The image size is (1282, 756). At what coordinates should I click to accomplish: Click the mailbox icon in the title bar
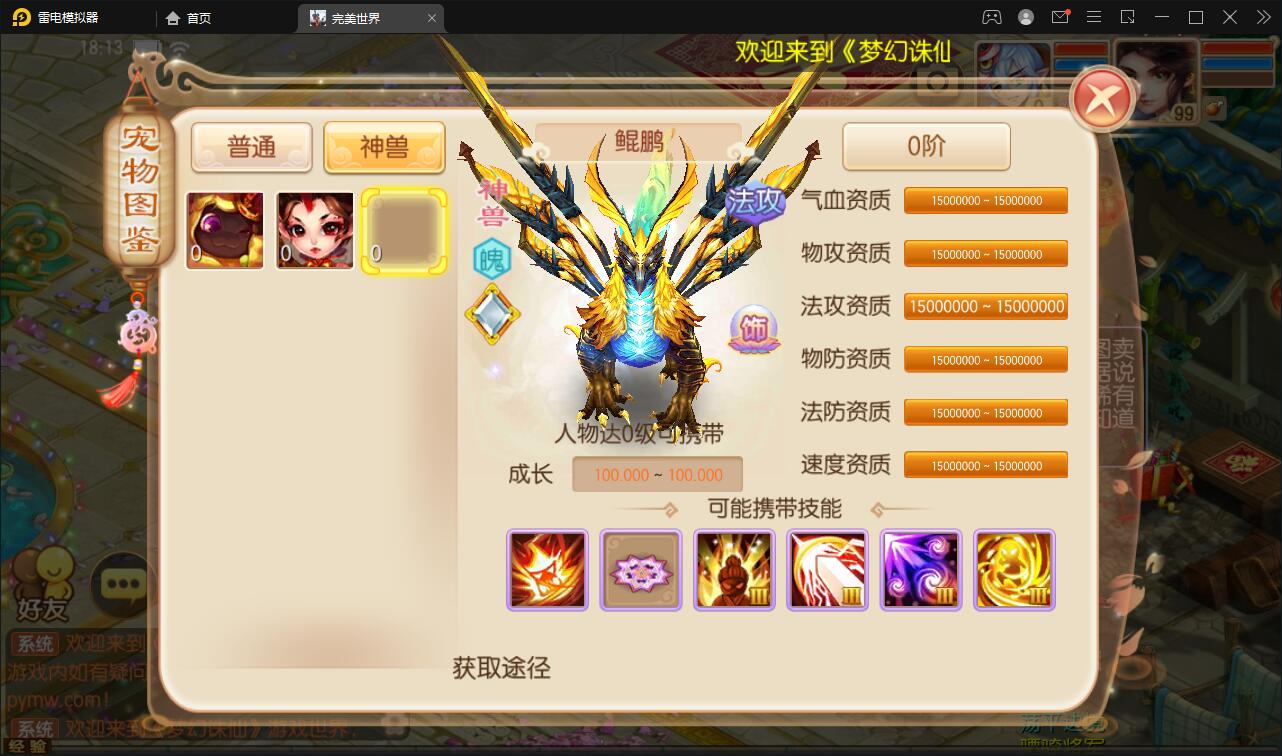coord(1062,17)
